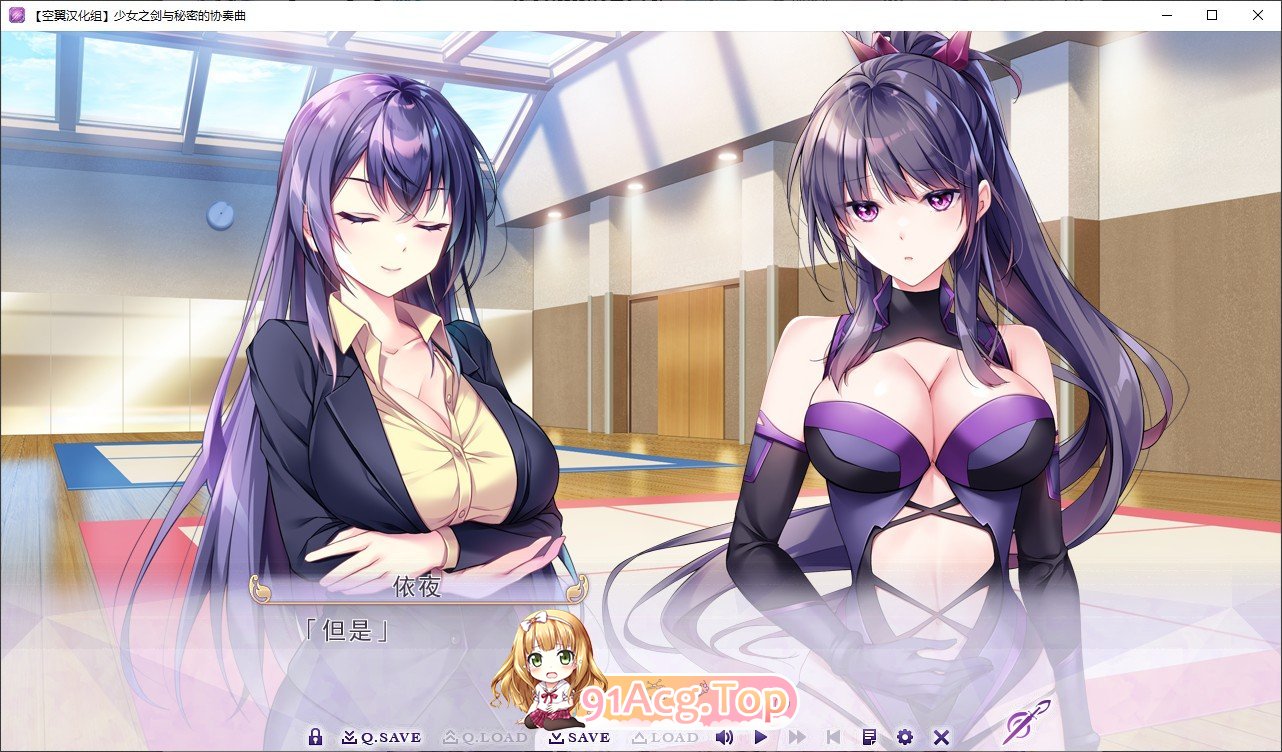The image size is (1282, 752).
Task: Mute the game audio with the speaker icon
Action: tap(724, 737)
